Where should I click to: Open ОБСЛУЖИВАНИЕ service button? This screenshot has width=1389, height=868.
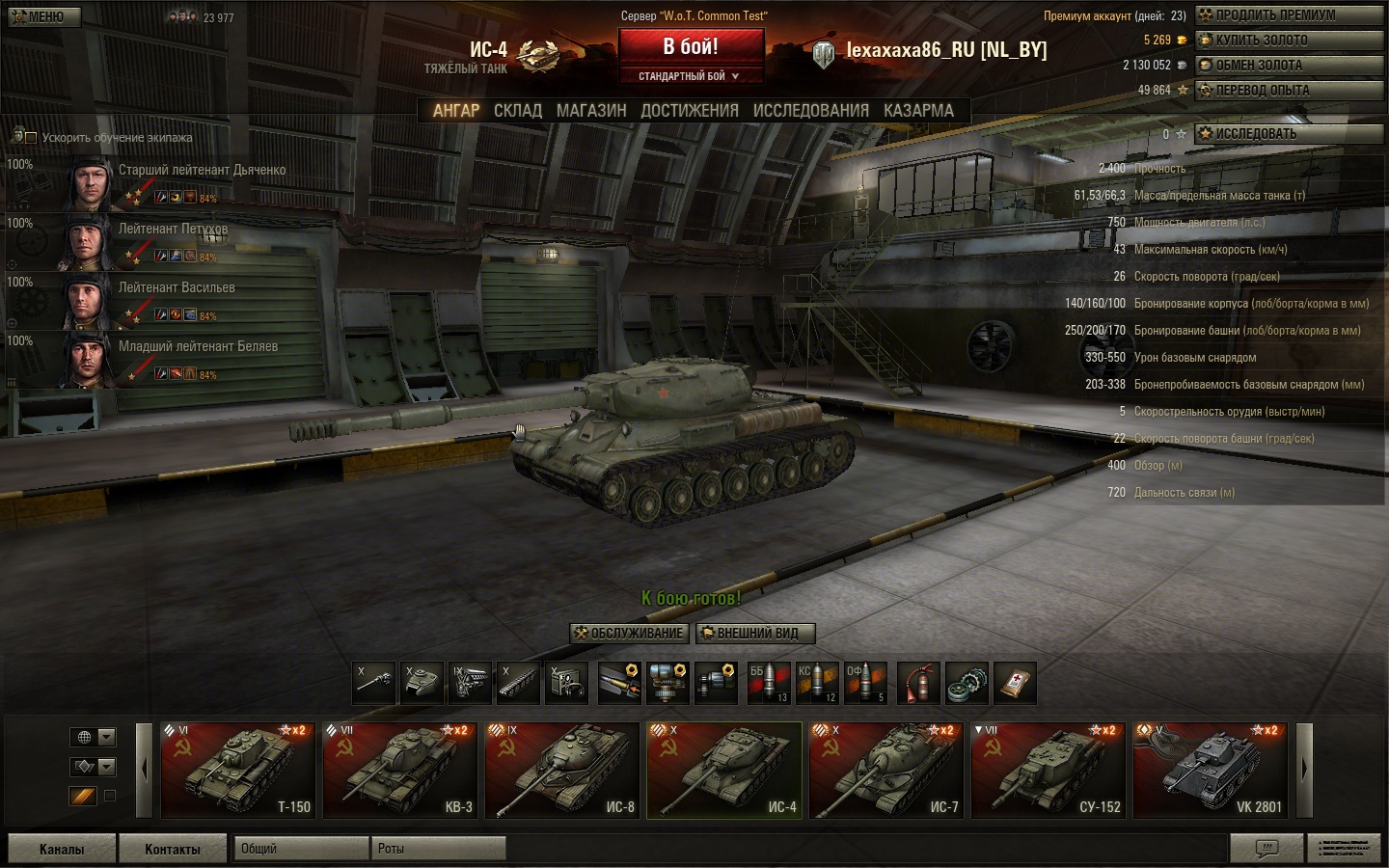pos(629,634)
